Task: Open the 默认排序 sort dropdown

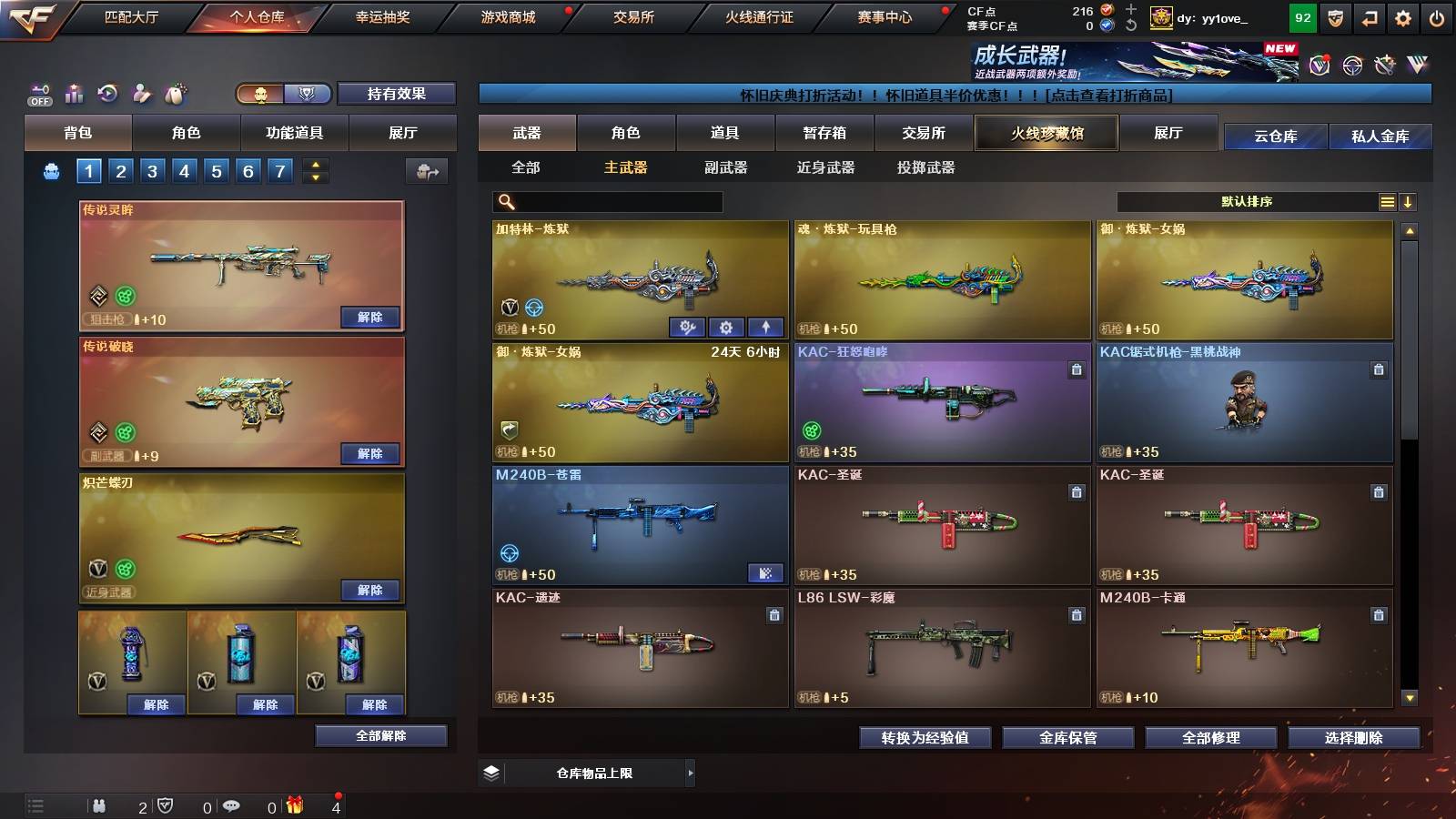Action: click(x=1256, y=201)
